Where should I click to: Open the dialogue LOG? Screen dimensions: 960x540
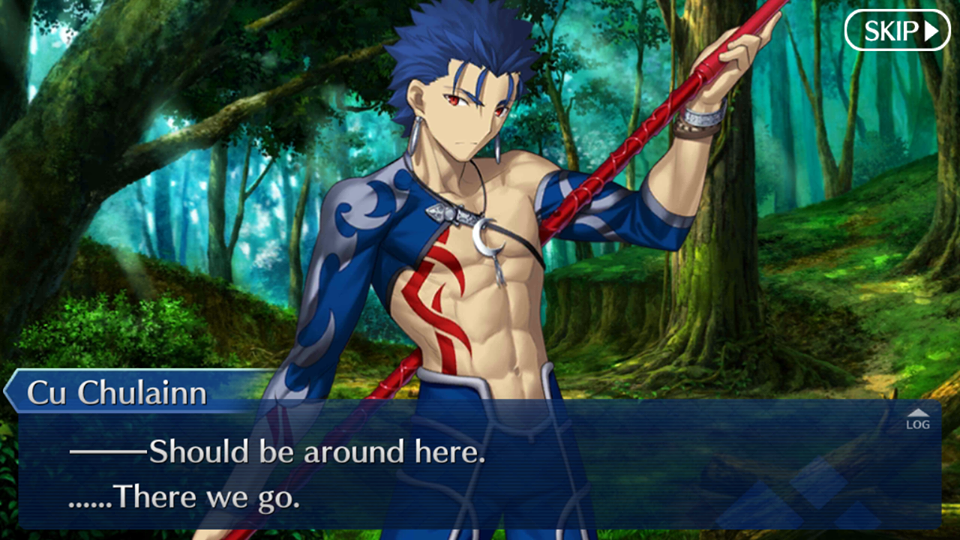[917, 419]
